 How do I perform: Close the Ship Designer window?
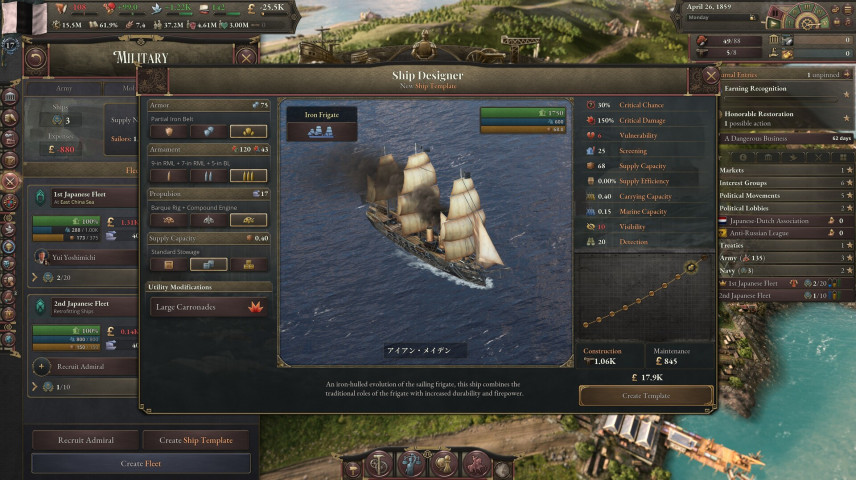click(711, 75)
